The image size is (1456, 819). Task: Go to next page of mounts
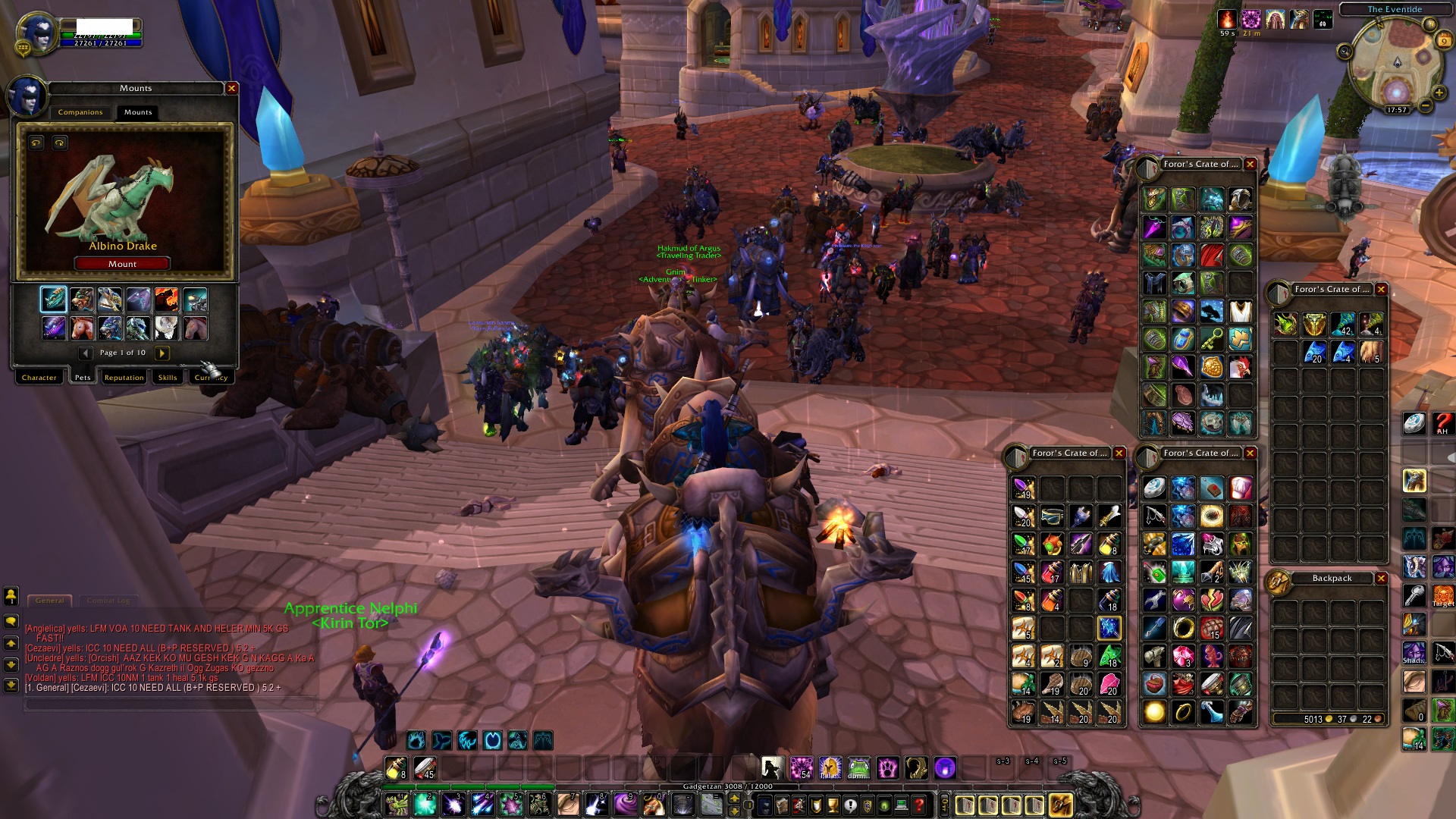[162, 353]
